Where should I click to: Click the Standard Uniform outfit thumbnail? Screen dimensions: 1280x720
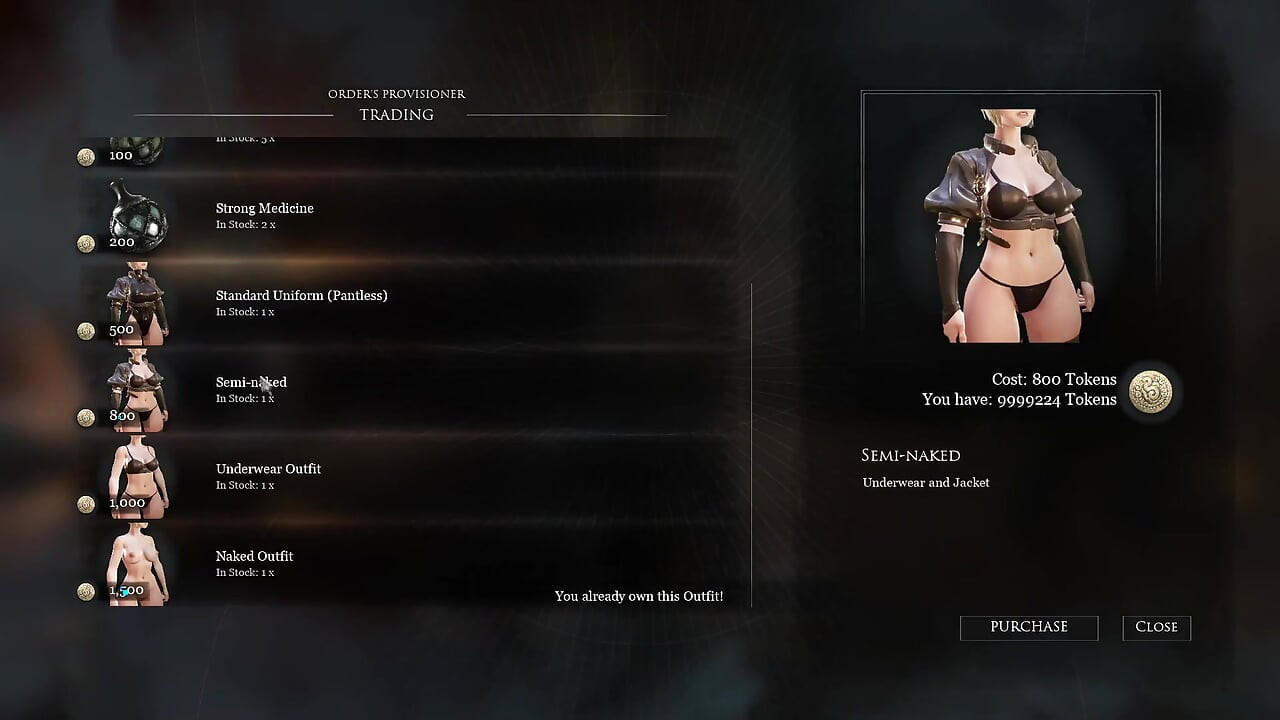pyautogui.click(x=137, y=303)
